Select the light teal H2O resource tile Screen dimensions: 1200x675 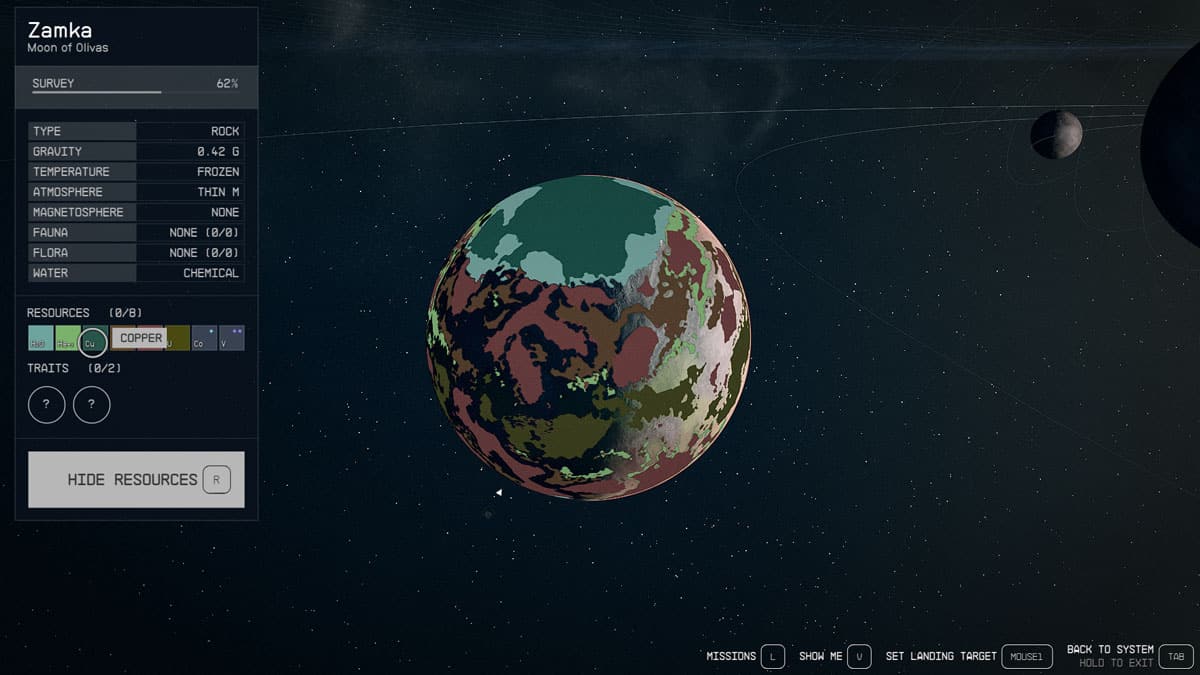40,338
